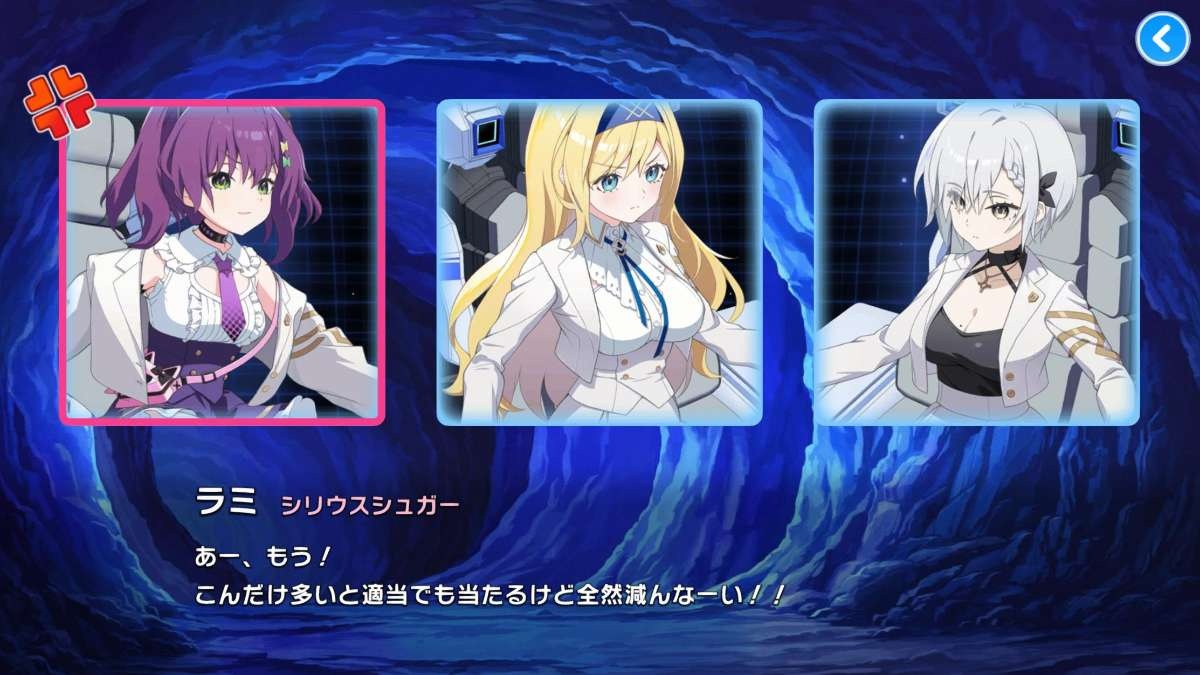Image resolution: width=1200 pixels, height=675 pixels.
Task: Choose the blonde-haired girl portrait panel
Action: (x=599, y=262)
